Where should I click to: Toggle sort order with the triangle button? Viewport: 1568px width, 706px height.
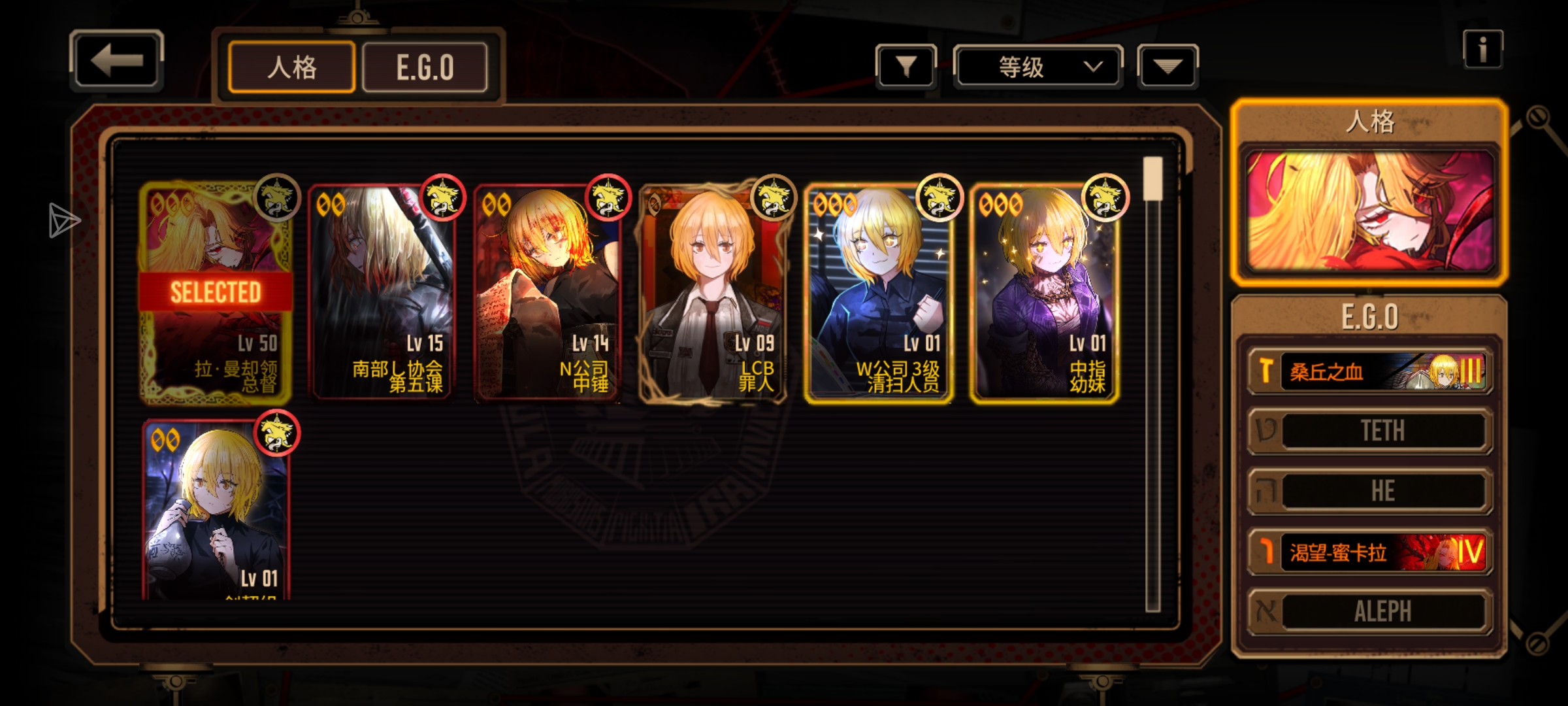click(x=1168, y=66)
